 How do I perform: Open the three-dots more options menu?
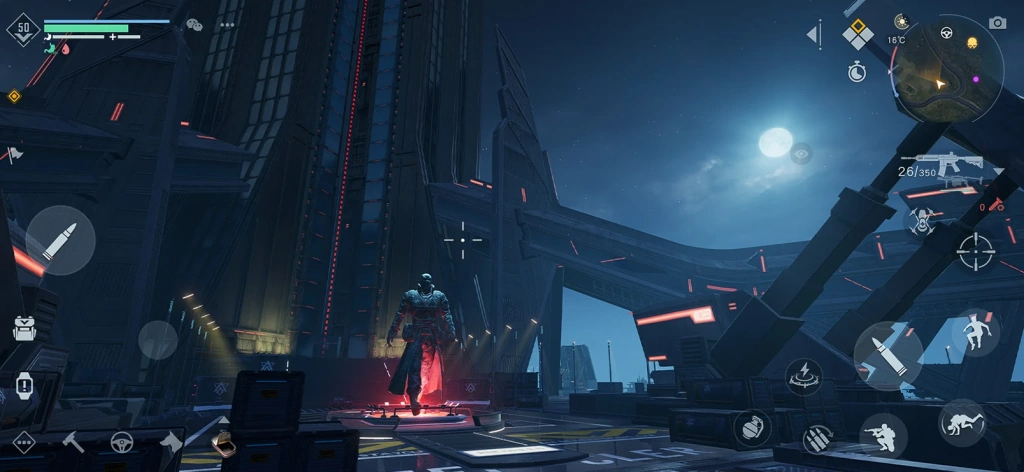point(227,25)
